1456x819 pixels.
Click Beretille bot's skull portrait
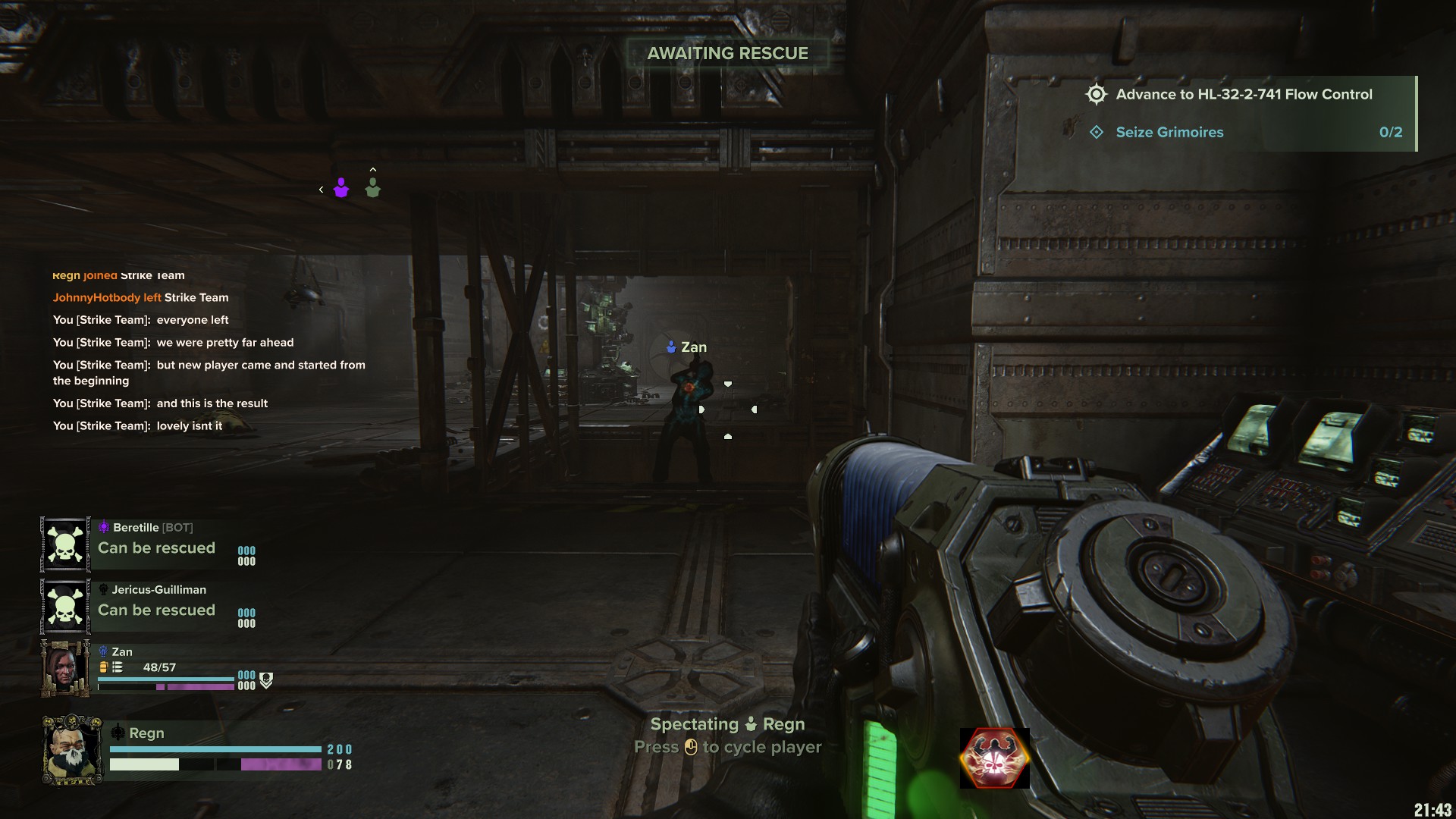click(x=65, y=544)
